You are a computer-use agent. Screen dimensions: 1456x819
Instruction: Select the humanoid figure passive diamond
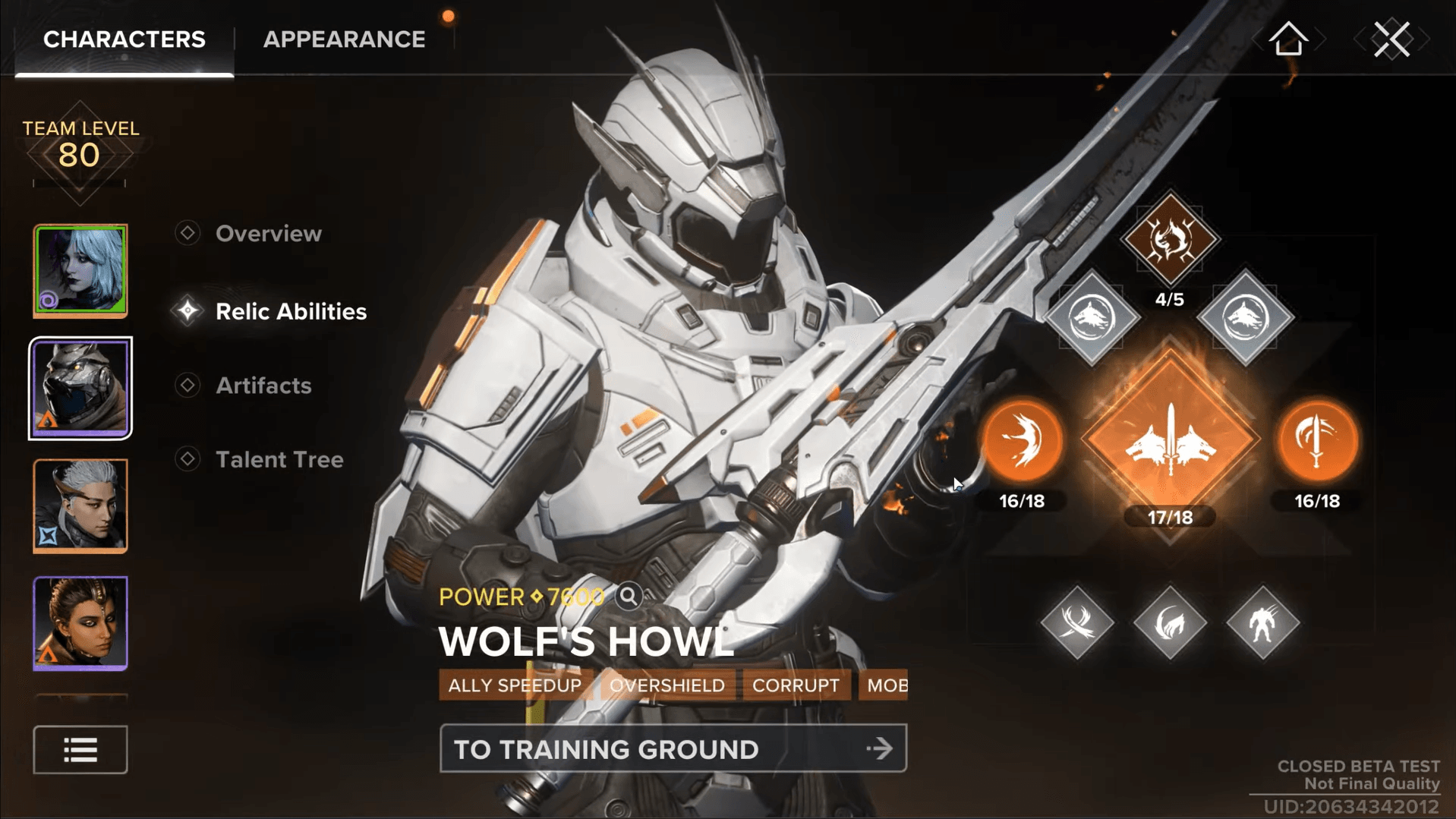point(1262,623)
